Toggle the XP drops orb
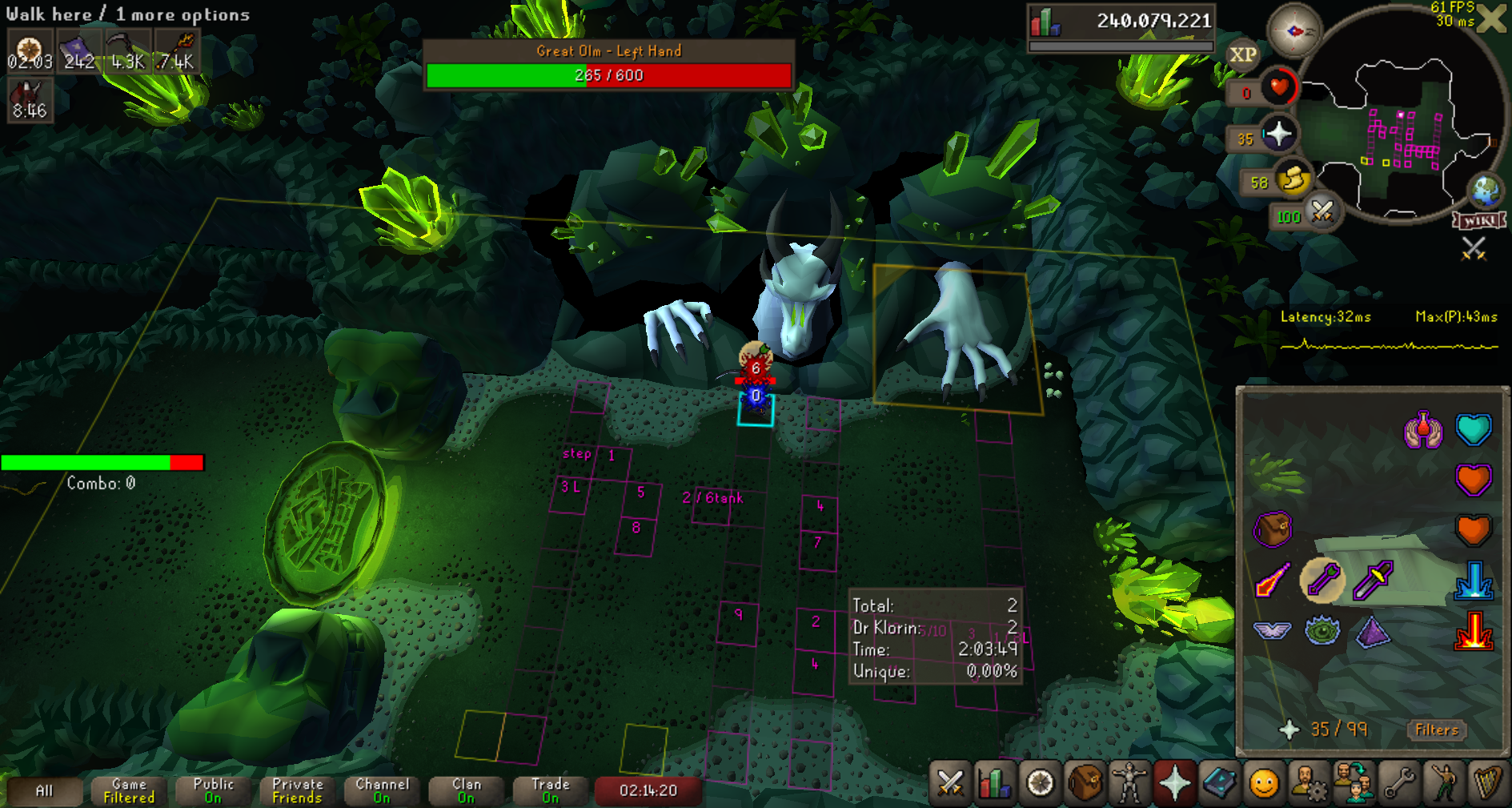The width and height of the screenshot is (1512, 808). pyautogui.click(x=1242, y=55)
